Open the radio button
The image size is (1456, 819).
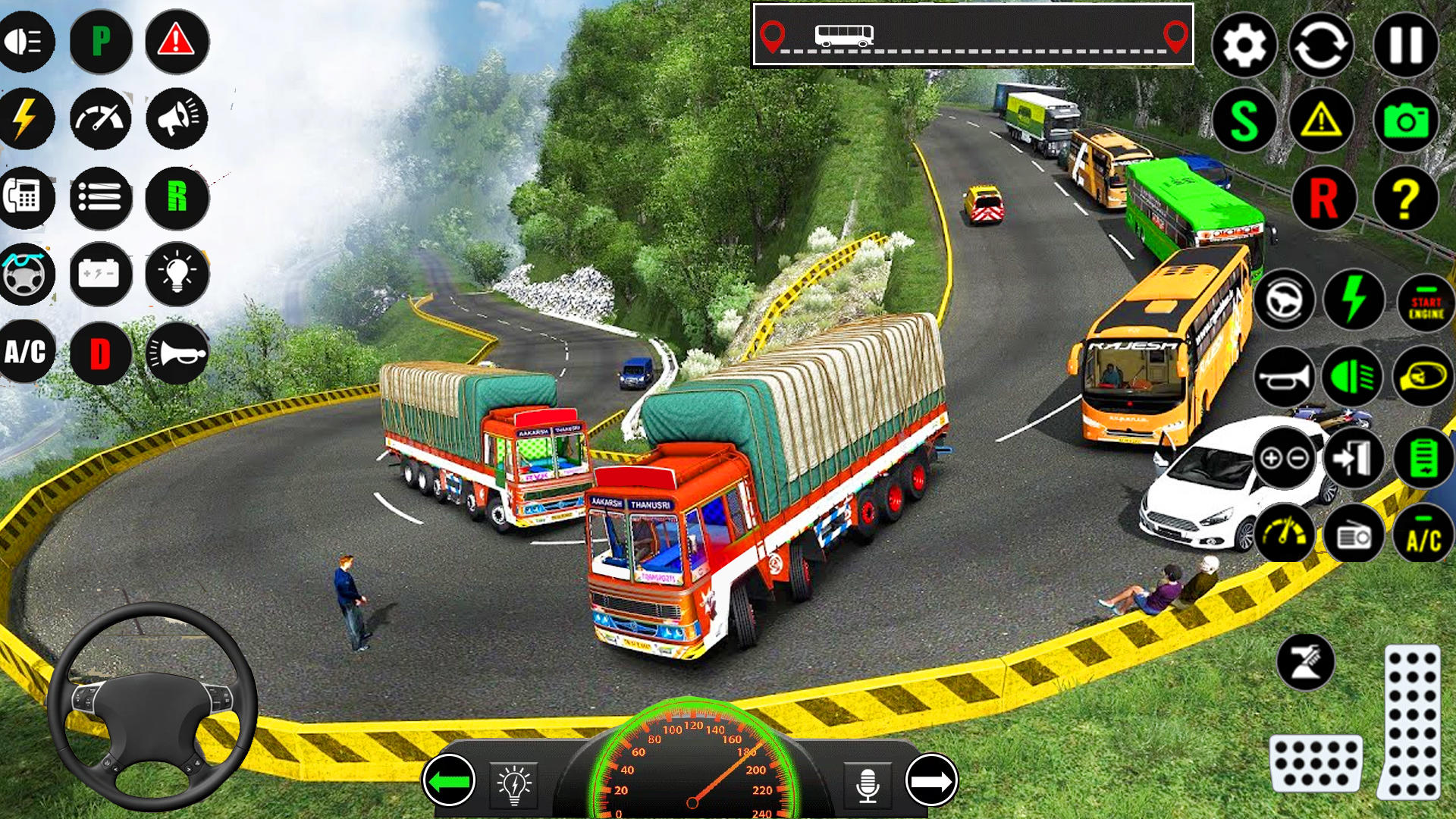click(x=1354, y=536)
